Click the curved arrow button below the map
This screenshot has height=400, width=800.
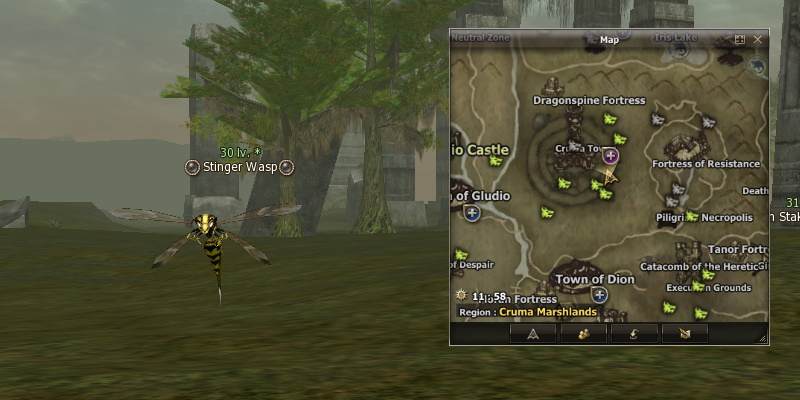click(x=634, y=334)
